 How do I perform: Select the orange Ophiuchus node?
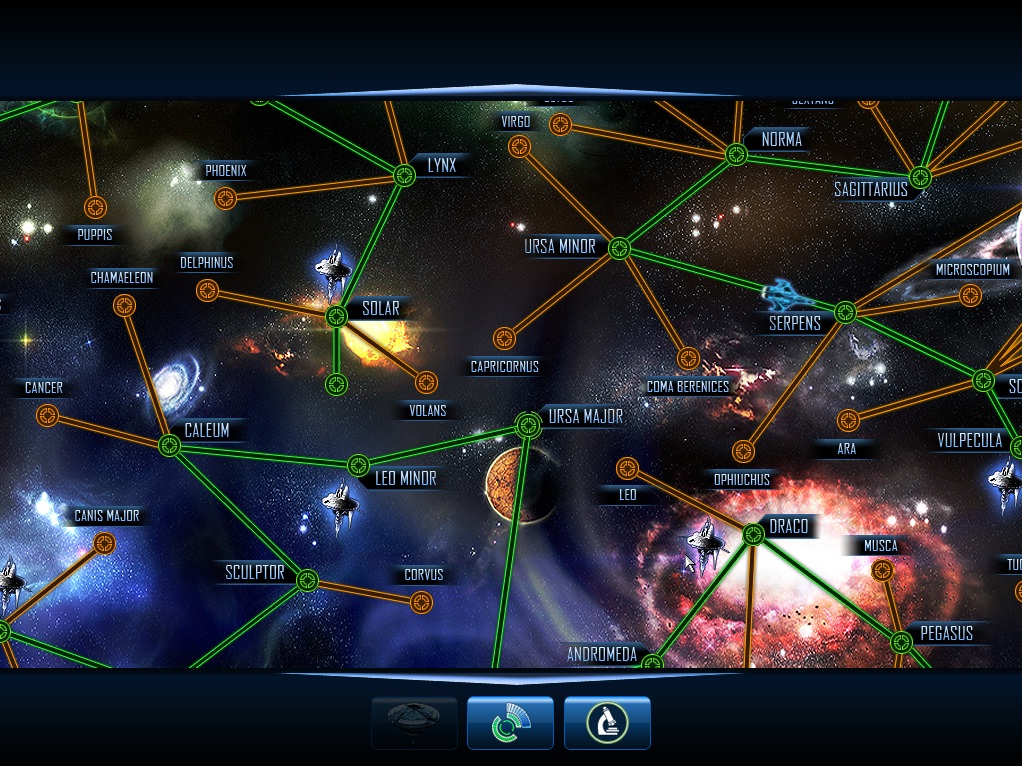click(742, 452)
